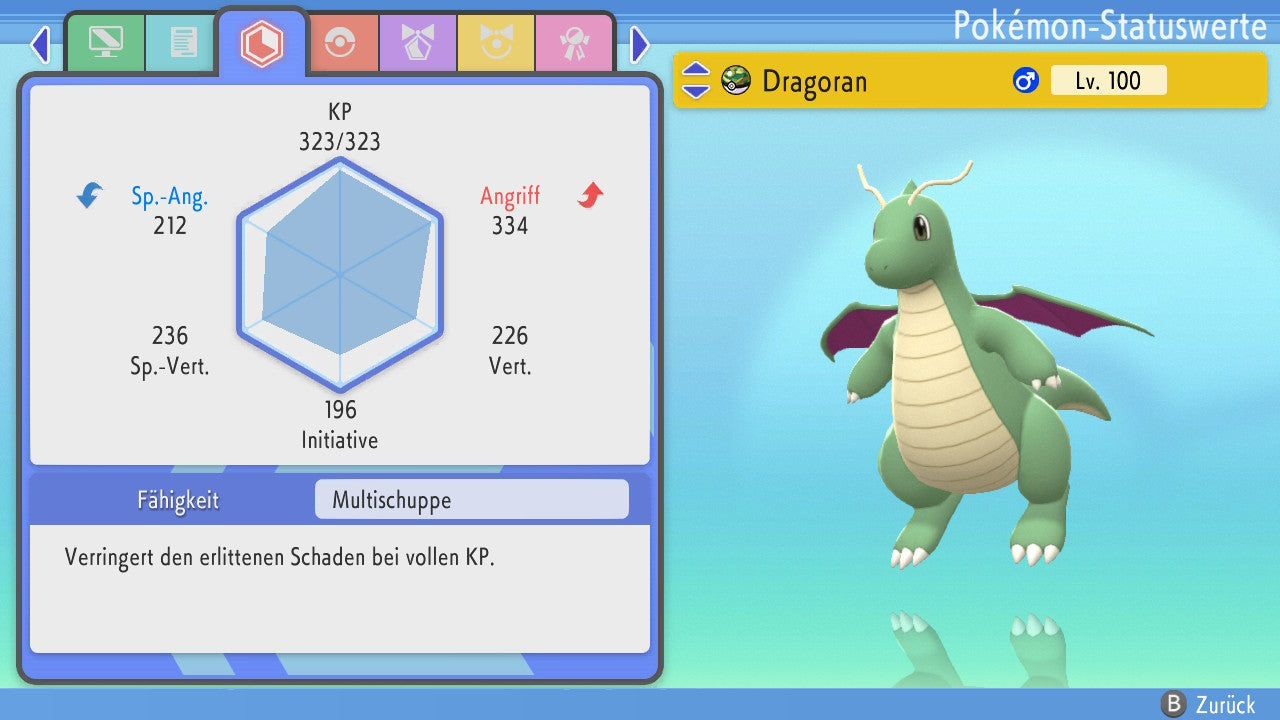The height and width of the screenshot is (720, 1280).
Task: Switch to the green monitor tab
Action: pos(105,43)
